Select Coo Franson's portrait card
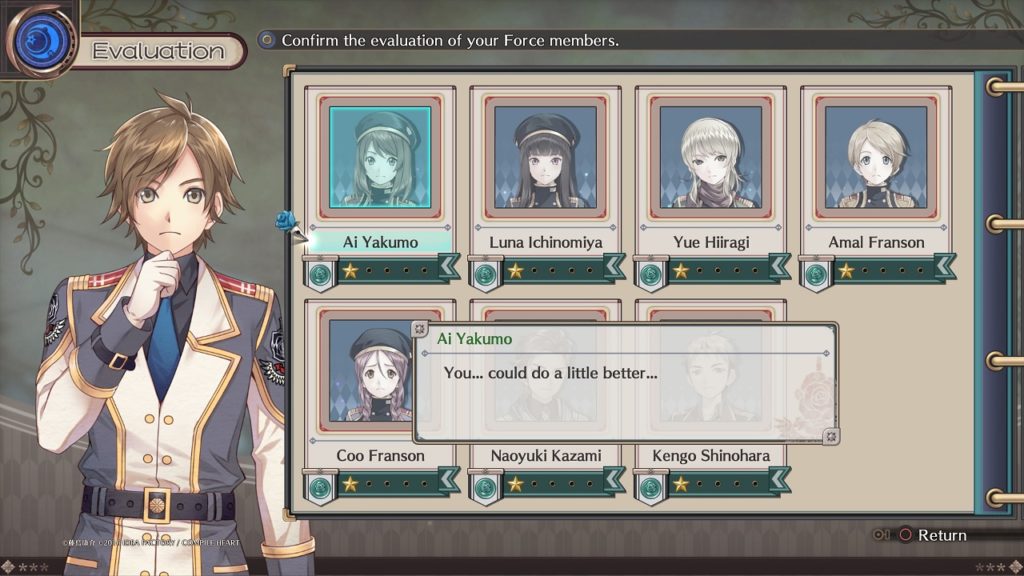 coord(380,370)
